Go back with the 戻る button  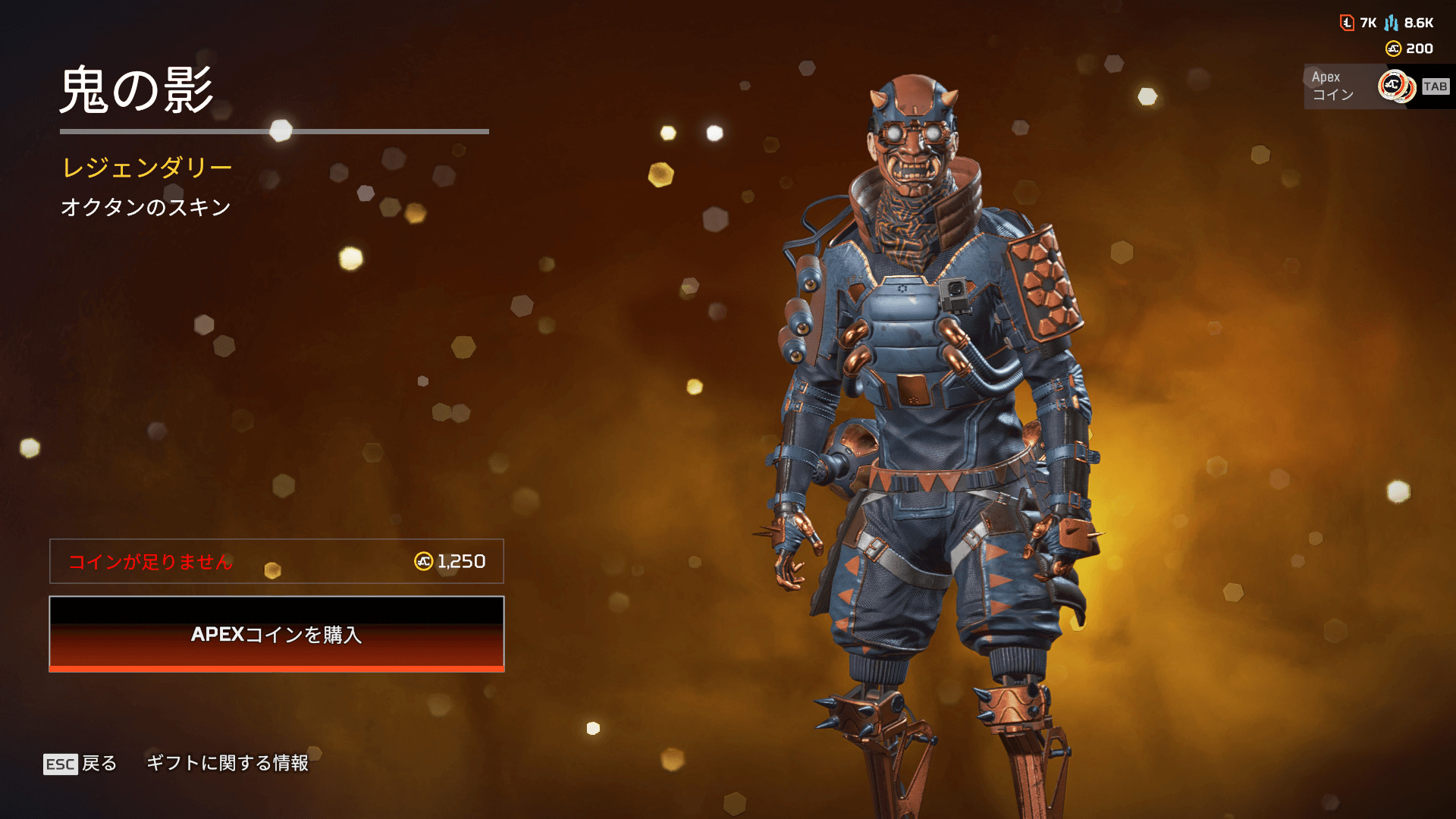coord(80,763)
